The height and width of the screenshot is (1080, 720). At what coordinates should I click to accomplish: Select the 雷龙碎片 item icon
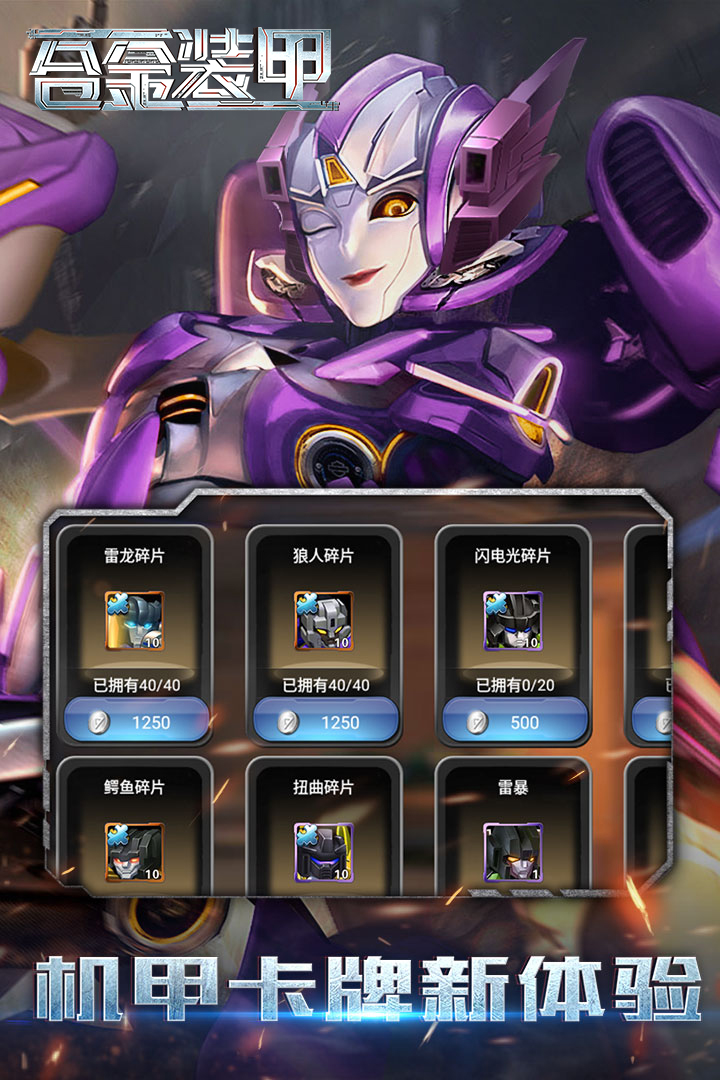(x=134, y=621)
